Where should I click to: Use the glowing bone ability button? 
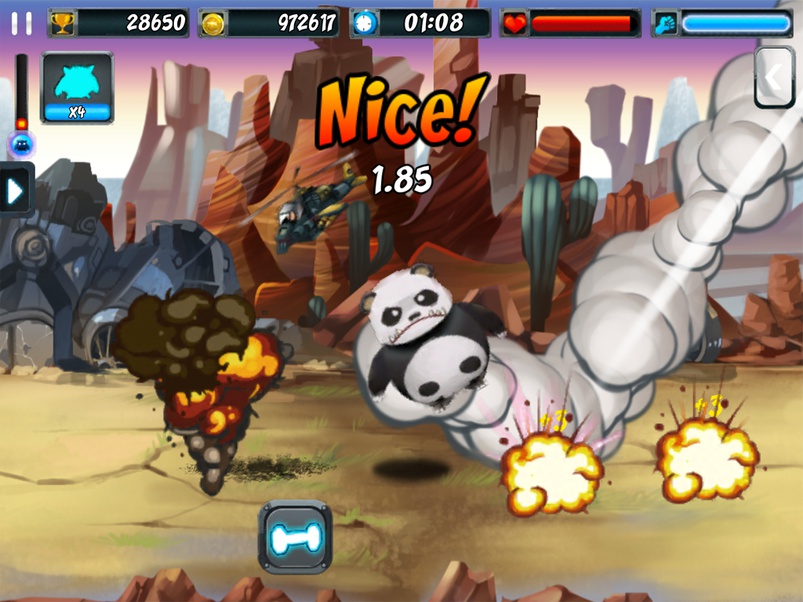pos(295,537)
